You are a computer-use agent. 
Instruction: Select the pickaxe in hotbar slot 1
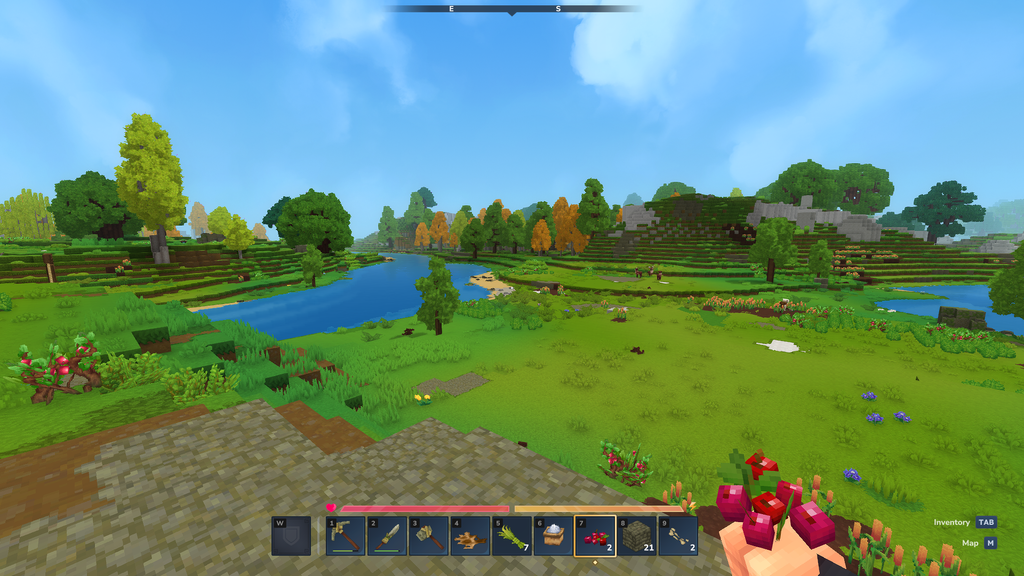(345, 536)
